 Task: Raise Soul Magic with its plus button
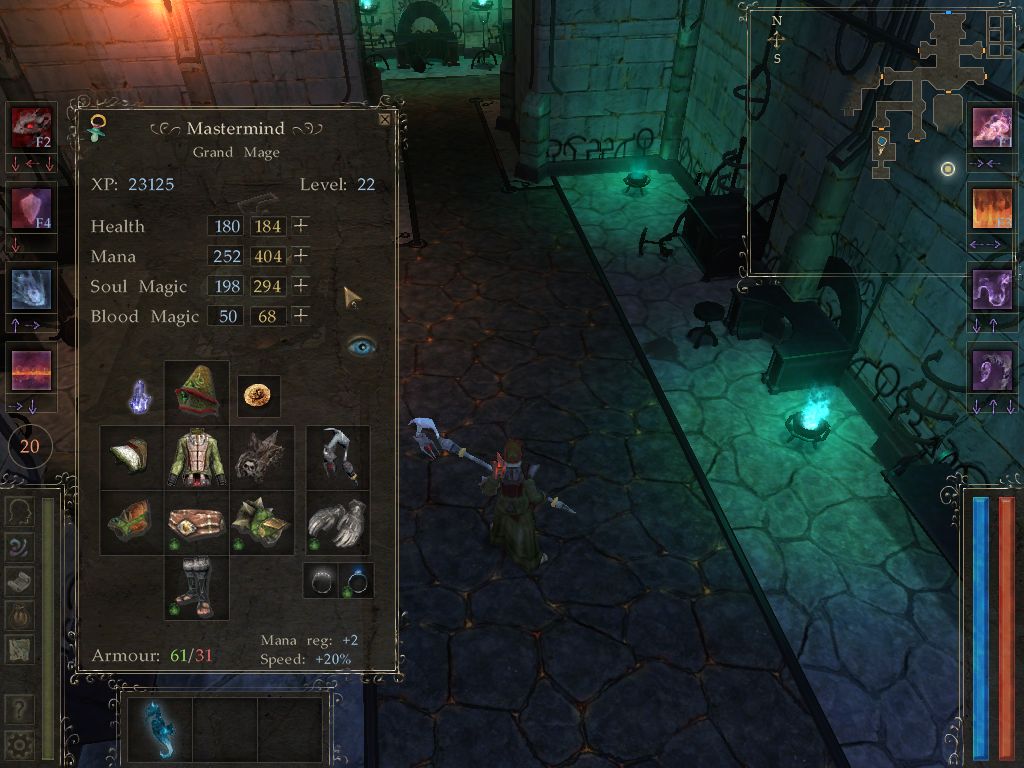(300, 286)
